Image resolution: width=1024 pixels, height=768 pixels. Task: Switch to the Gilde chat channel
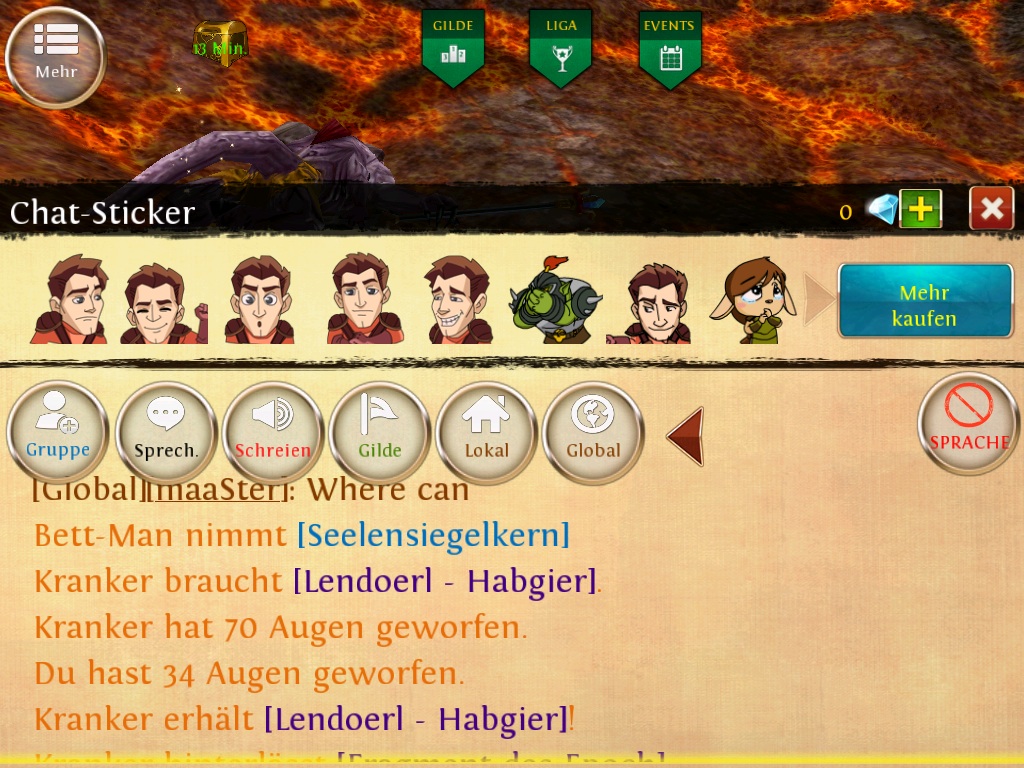point(380,432)
